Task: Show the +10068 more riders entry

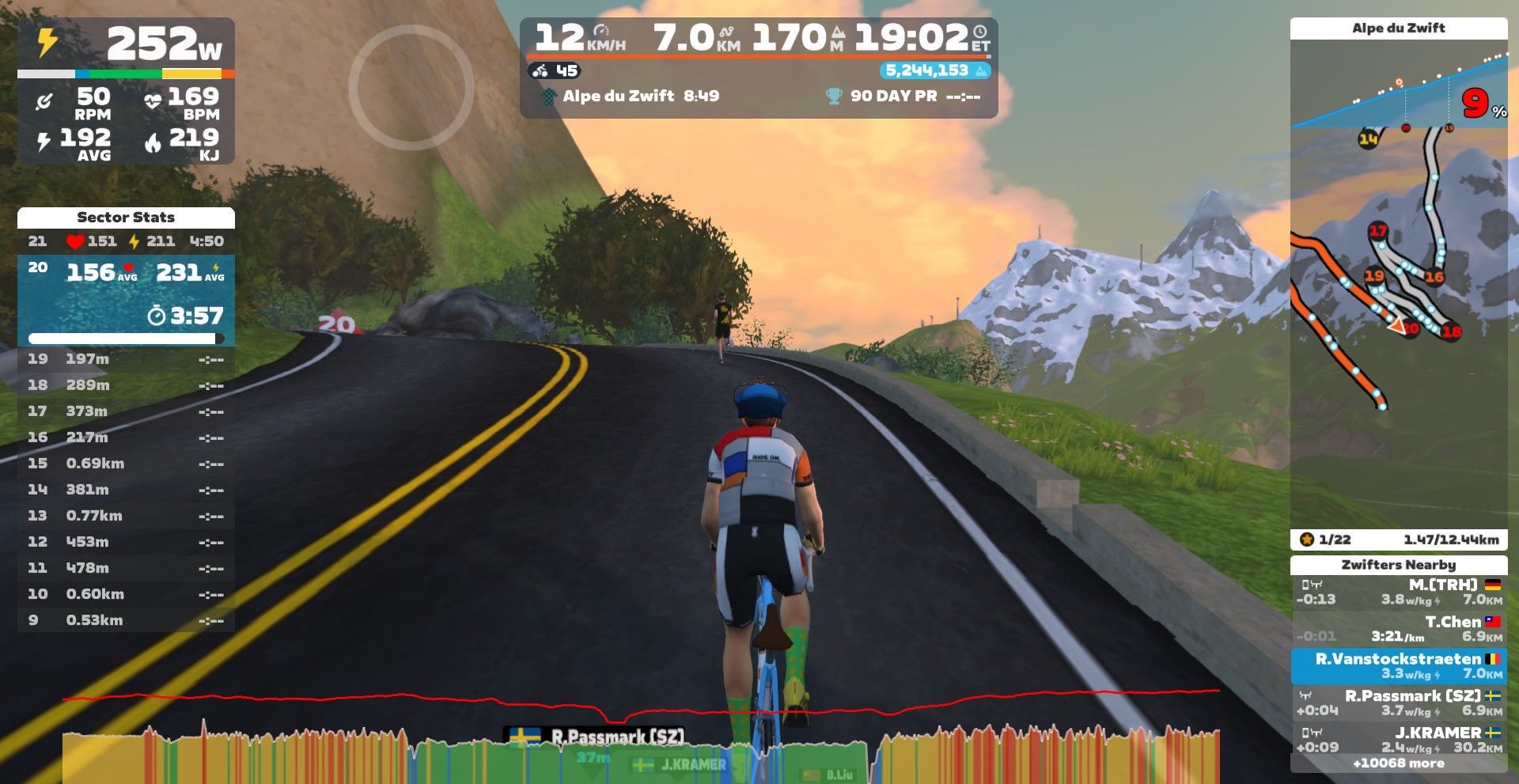Action: tap(1399, 763)
